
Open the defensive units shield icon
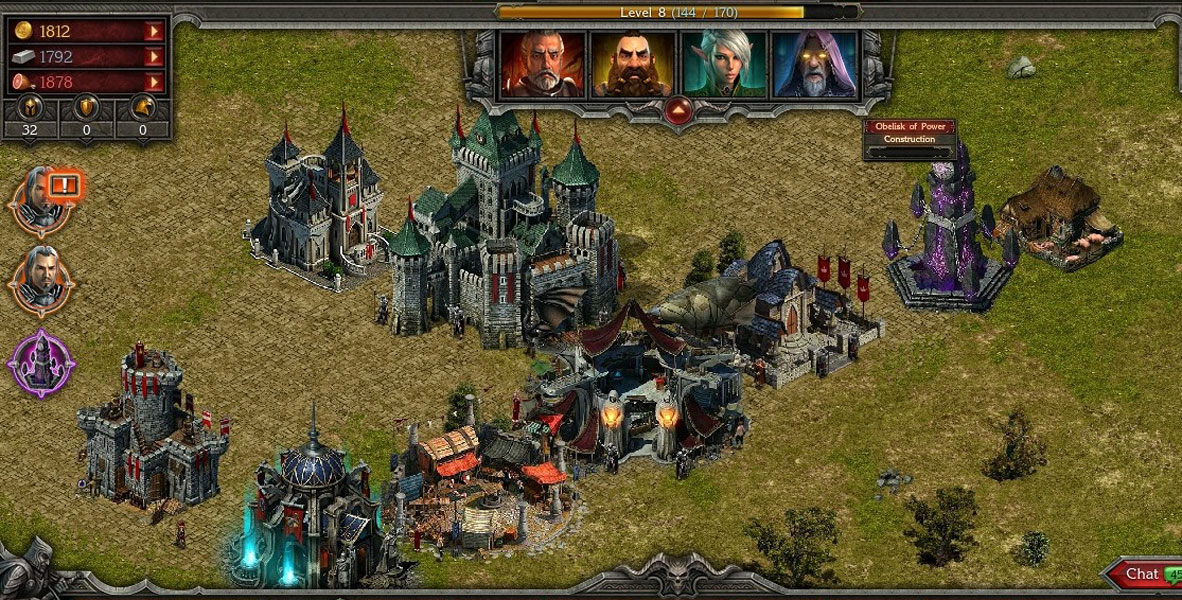pyautogui.click(x=87, y=108)
